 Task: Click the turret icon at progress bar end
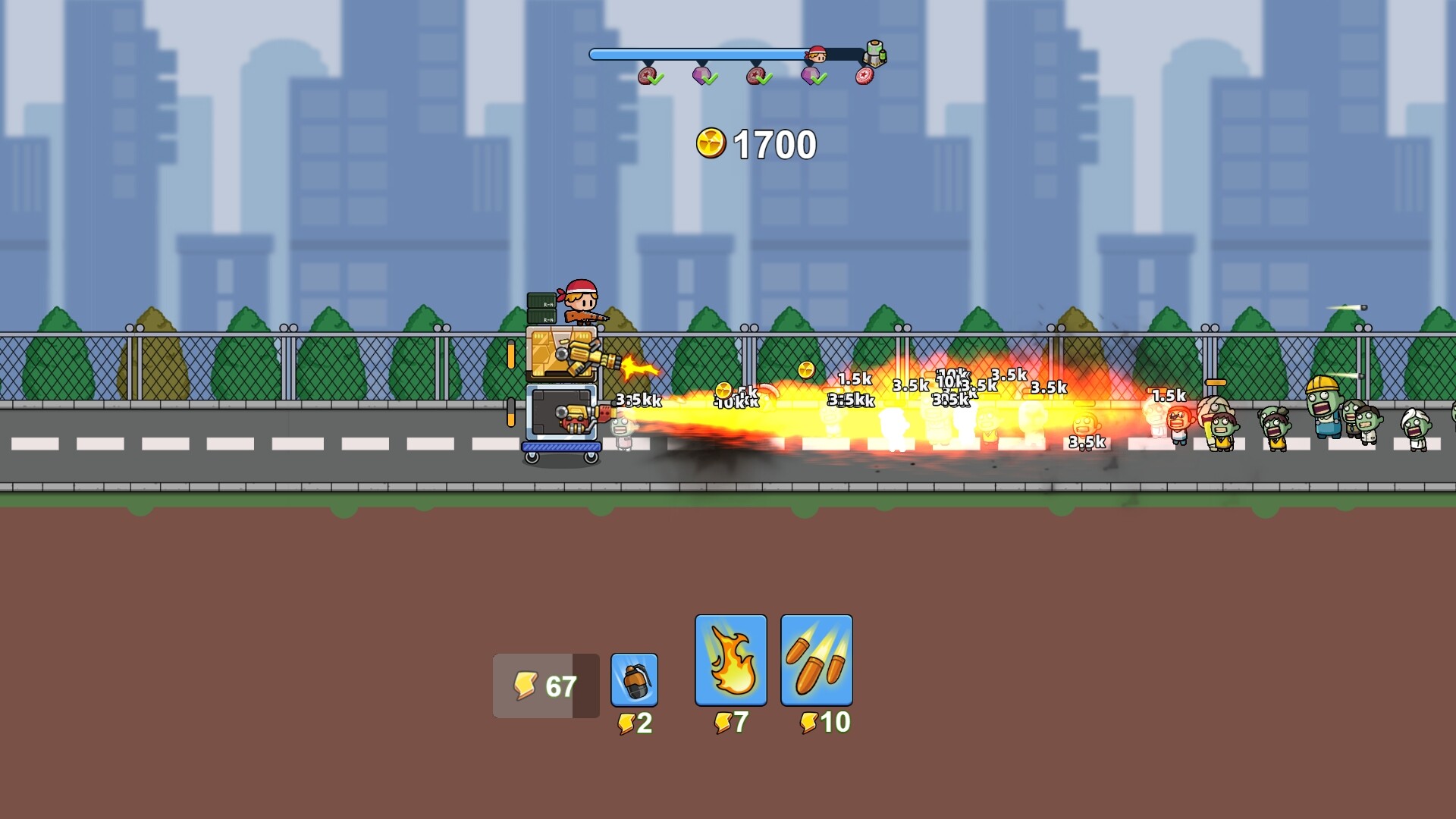click(x=874, y=55)
